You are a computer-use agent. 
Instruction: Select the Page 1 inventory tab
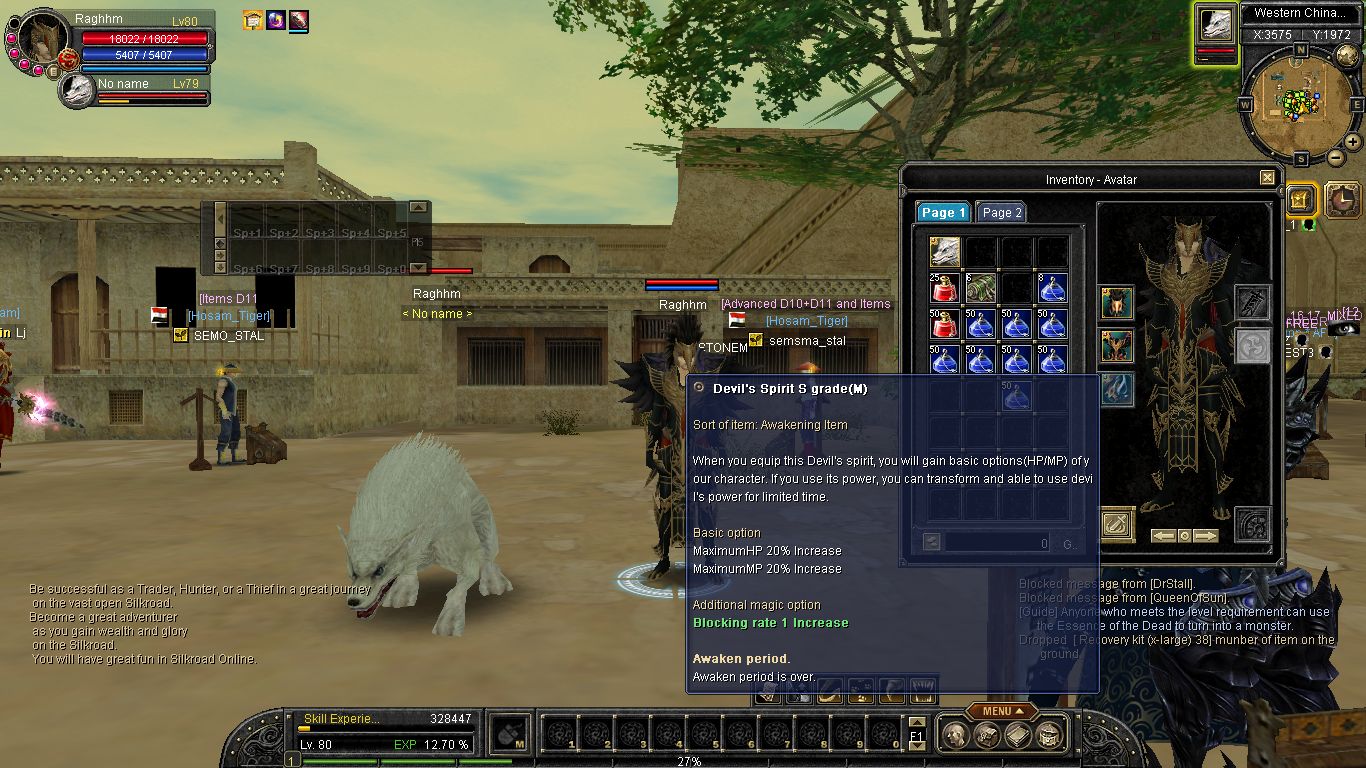pyautogui.click(x=943, y=212)
